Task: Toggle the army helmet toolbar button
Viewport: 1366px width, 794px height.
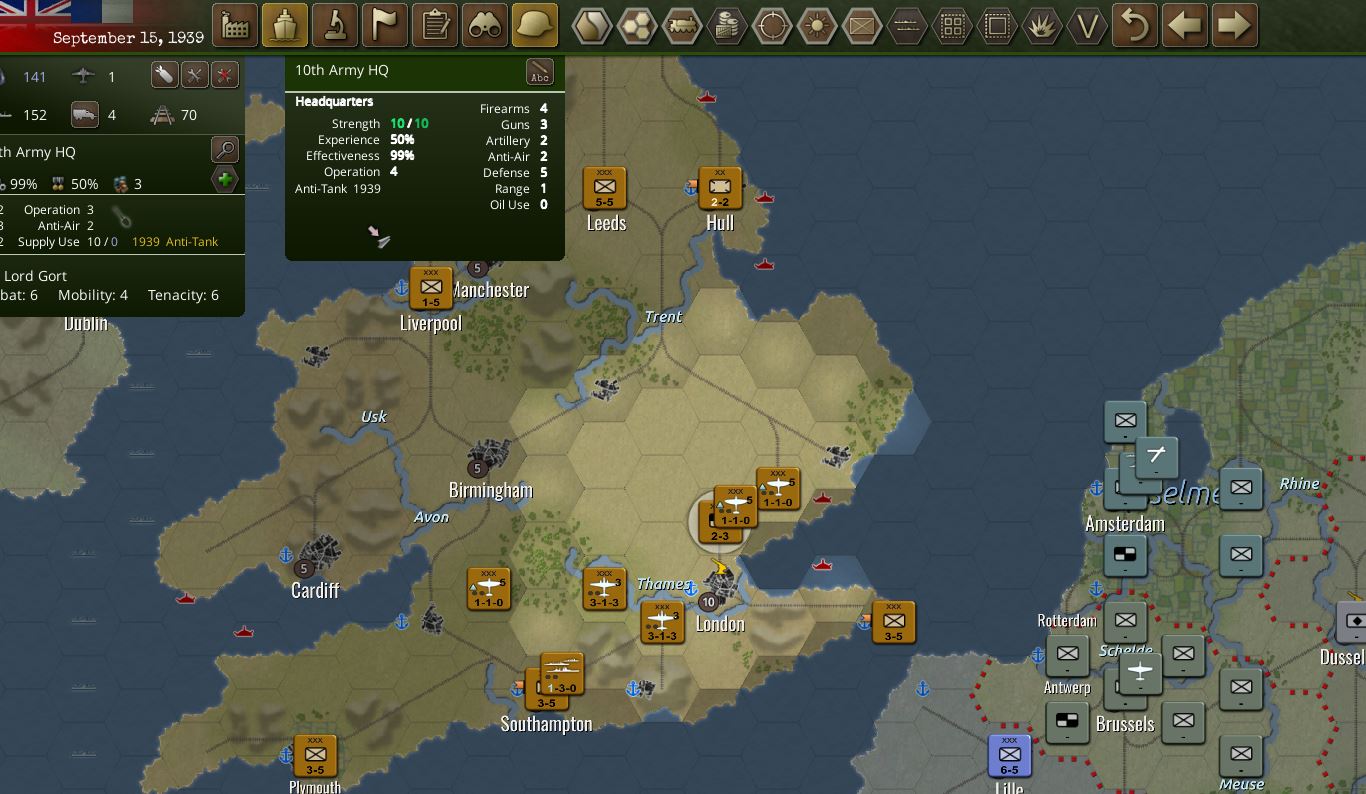Action: (535, 26)
